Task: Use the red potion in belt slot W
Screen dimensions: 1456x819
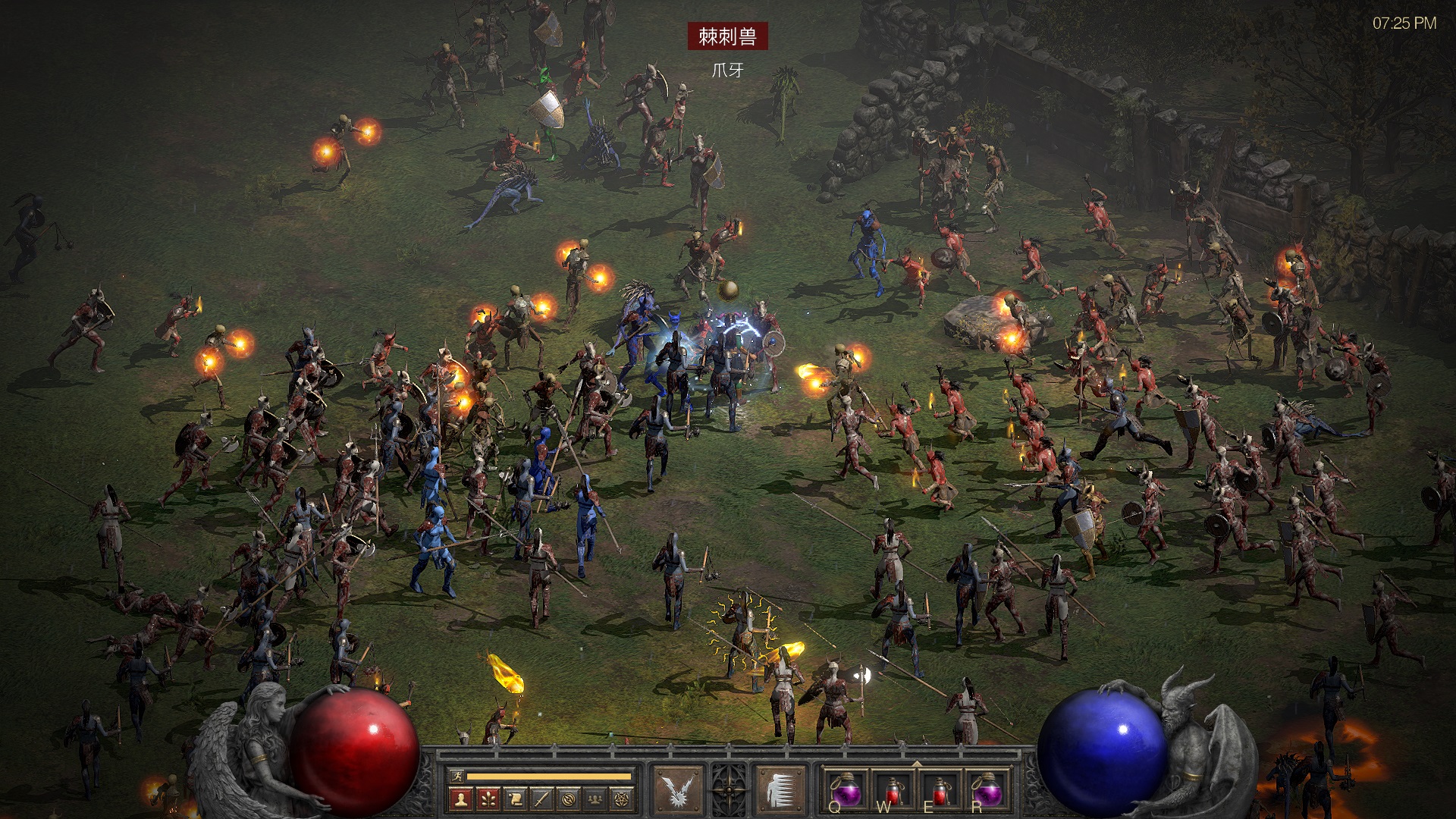Action: [x=893, y=790]
